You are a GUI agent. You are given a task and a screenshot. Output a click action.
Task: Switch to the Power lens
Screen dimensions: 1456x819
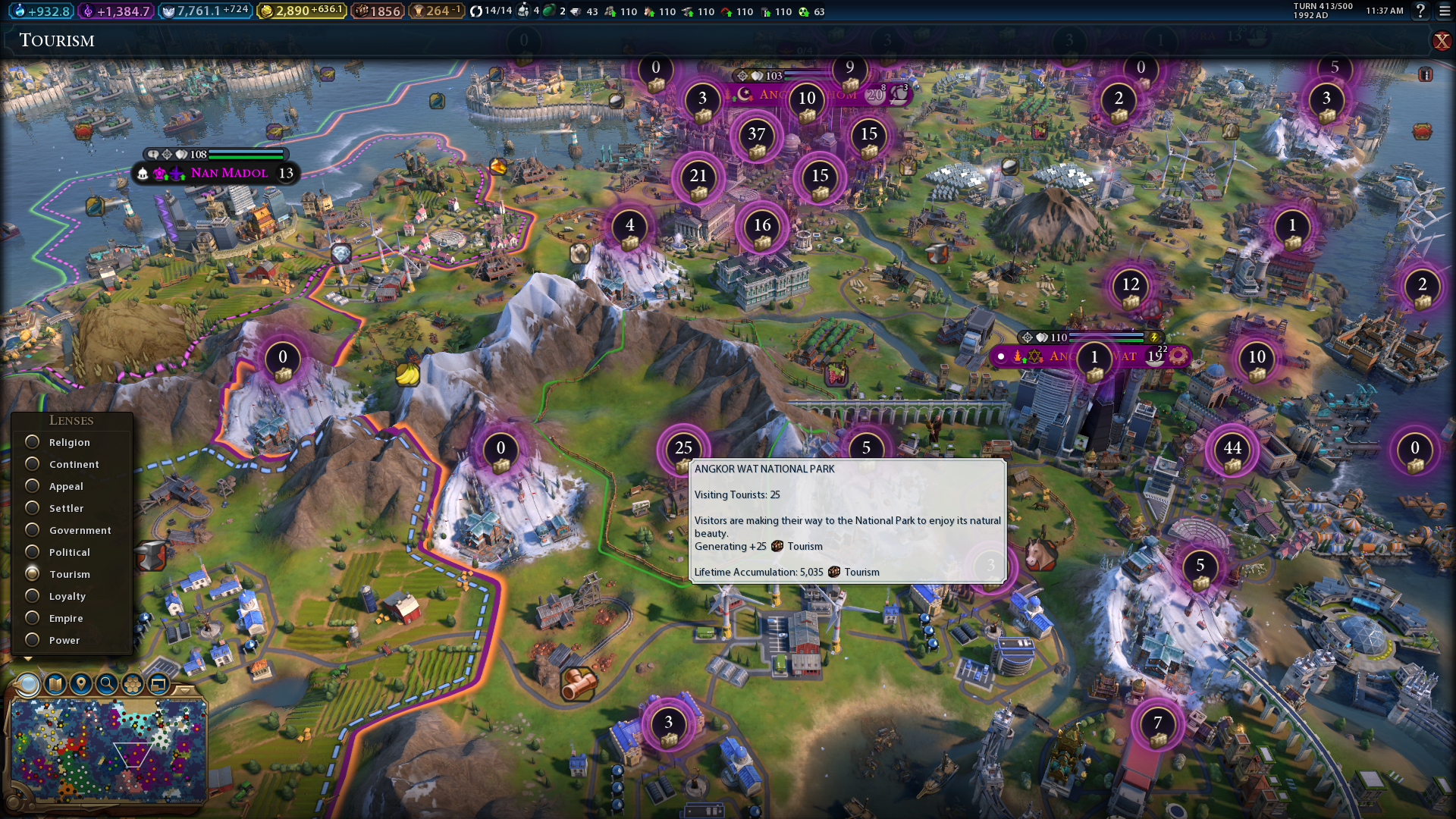pyautogui.click(x=33, y=640)
